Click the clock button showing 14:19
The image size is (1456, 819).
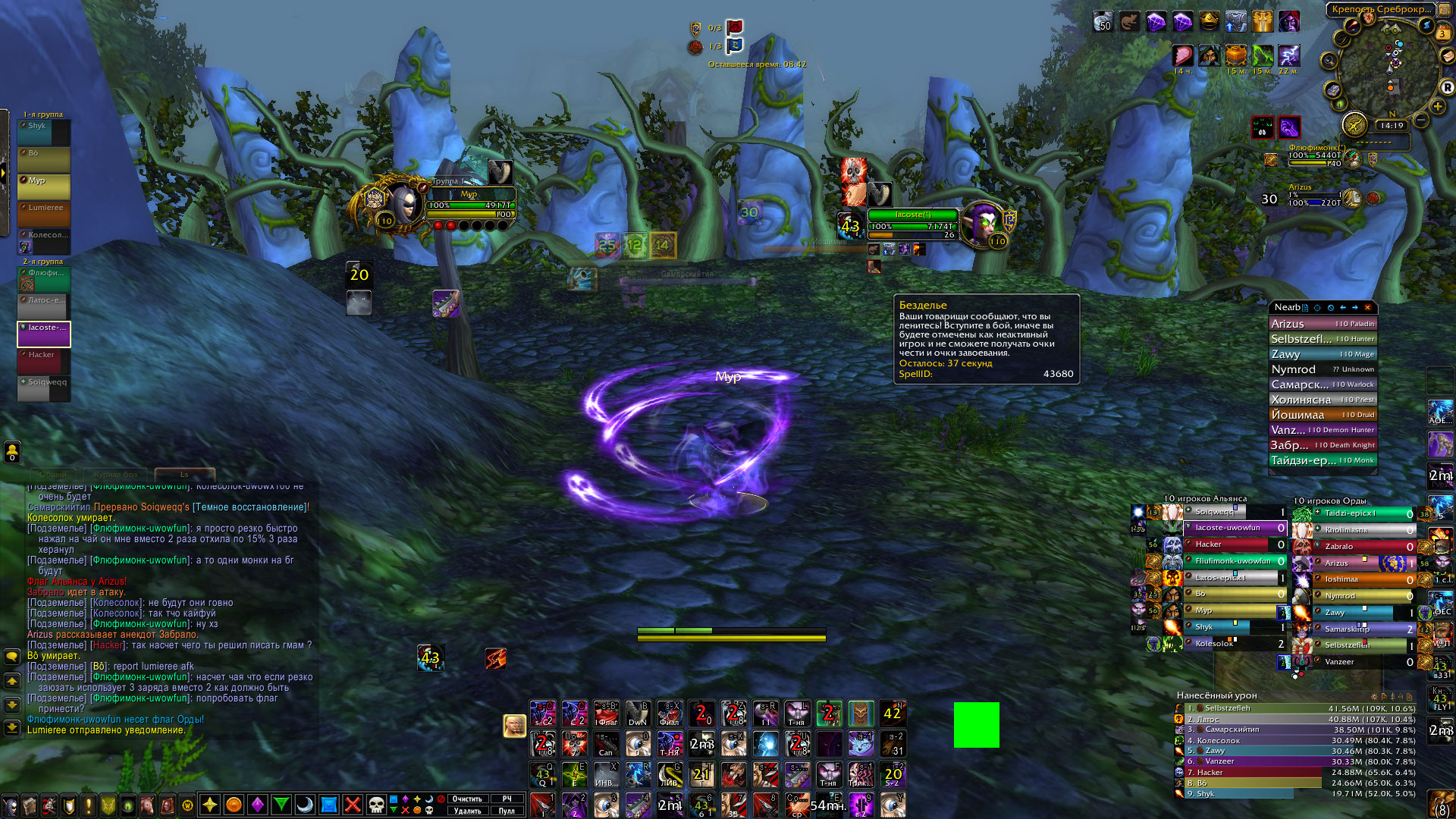(1392, 126)
